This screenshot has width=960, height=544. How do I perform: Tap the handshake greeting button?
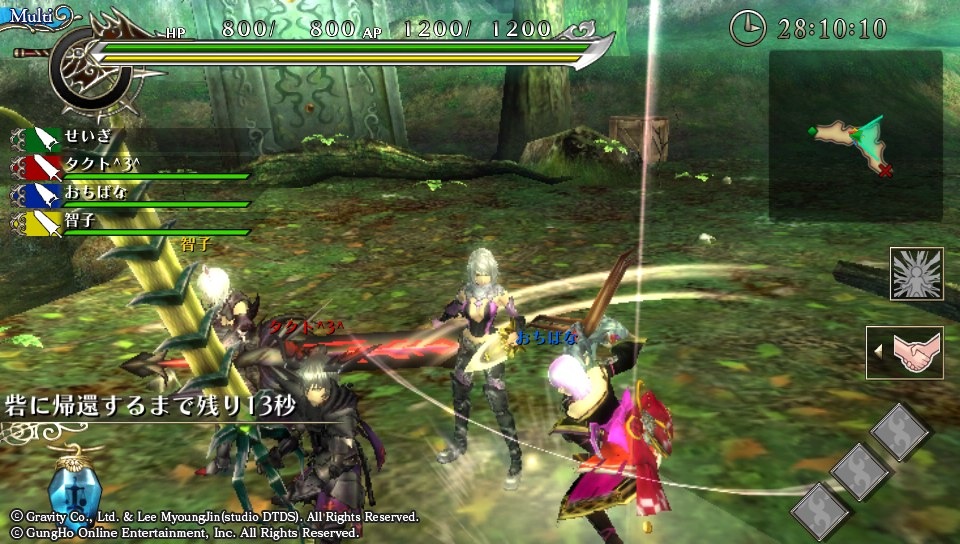click(905, 352)
